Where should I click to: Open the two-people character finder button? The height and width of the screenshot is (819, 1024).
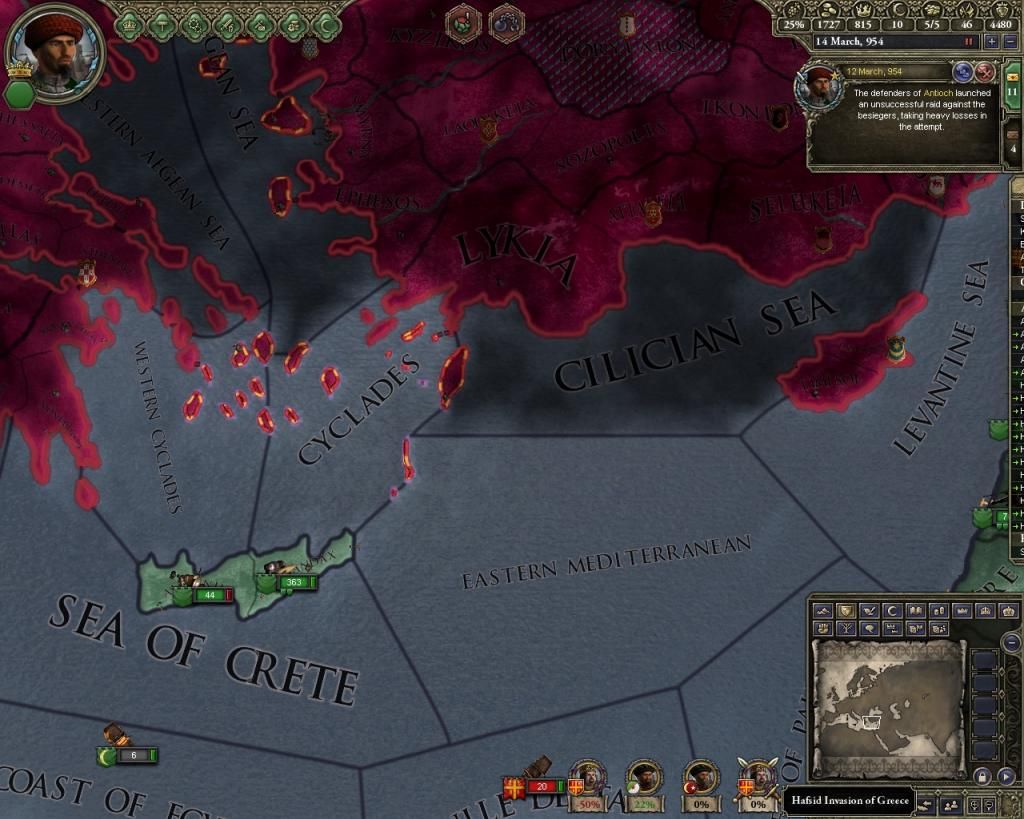[x=951, y=803]
